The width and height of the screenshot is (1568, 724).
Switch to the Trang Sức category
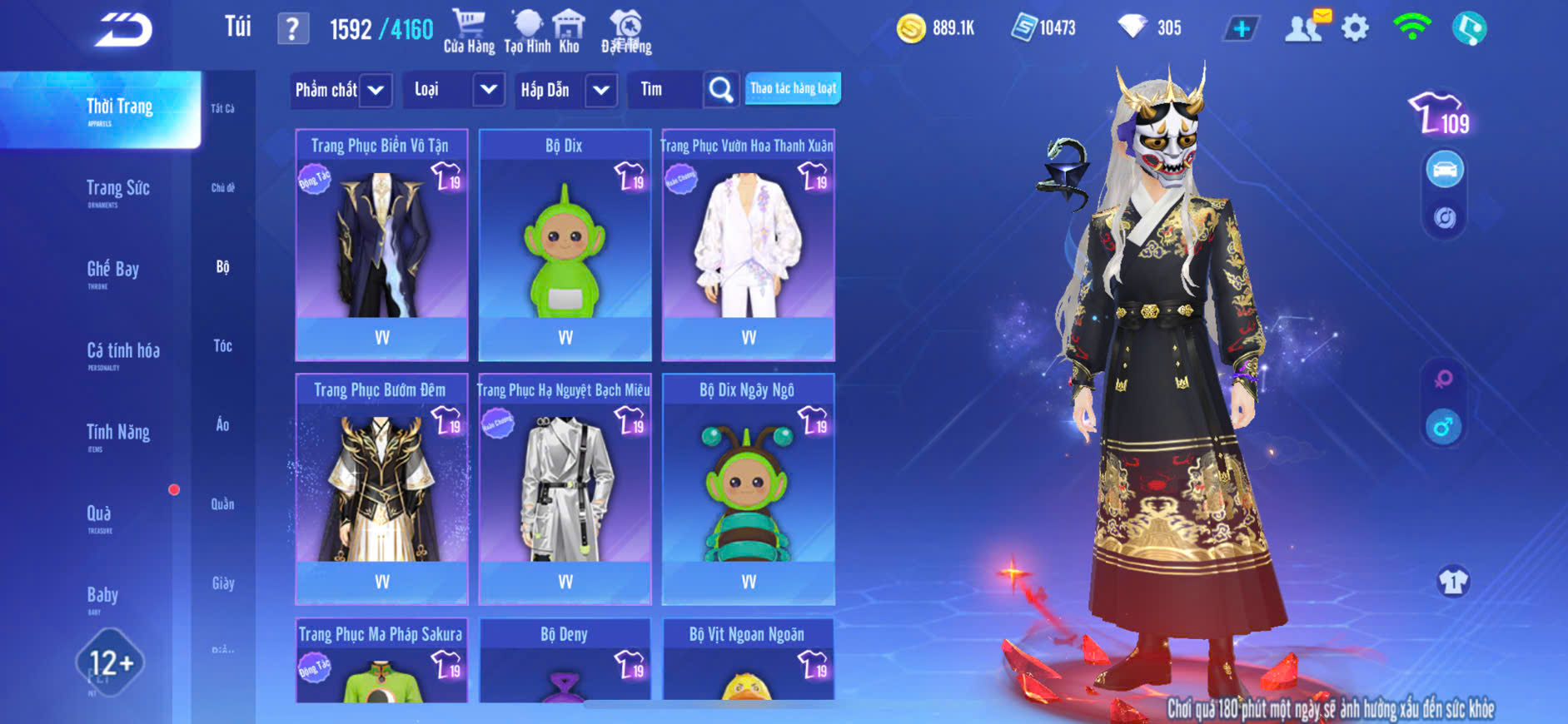(117, 189)
